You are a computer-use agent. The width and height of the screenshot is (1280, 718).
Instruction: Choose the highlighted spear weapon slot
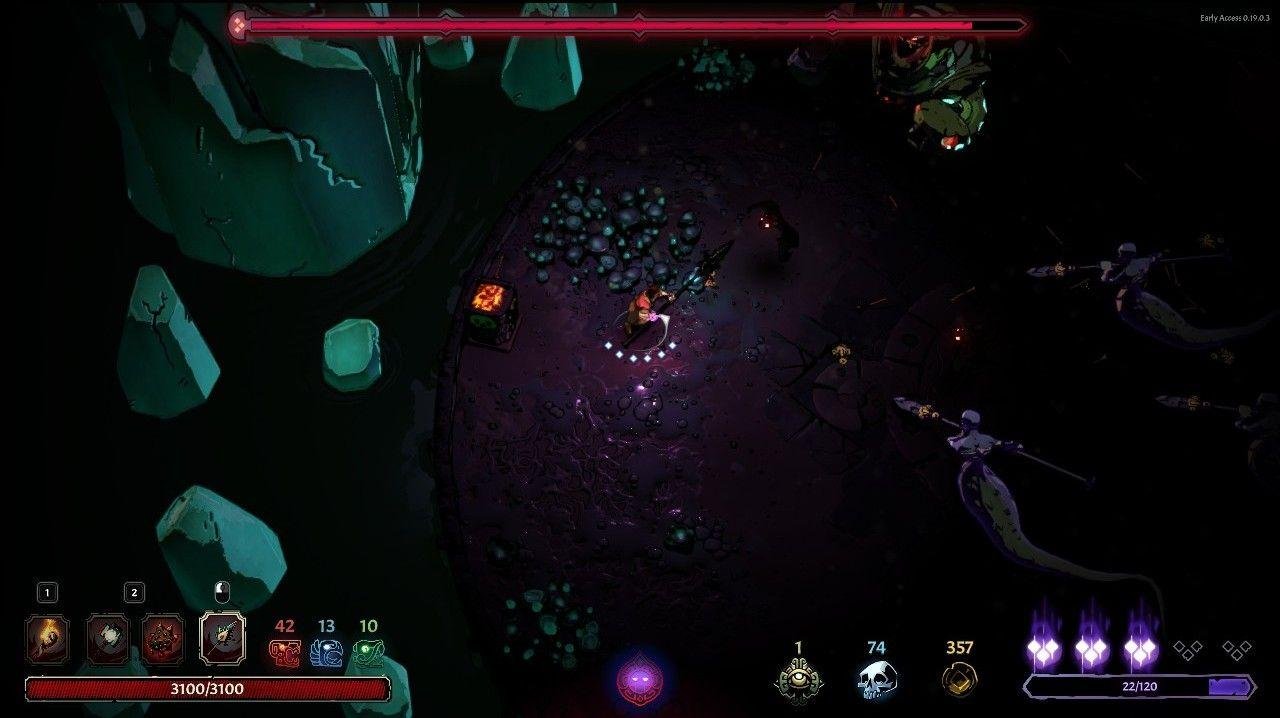tap(222, 637)
